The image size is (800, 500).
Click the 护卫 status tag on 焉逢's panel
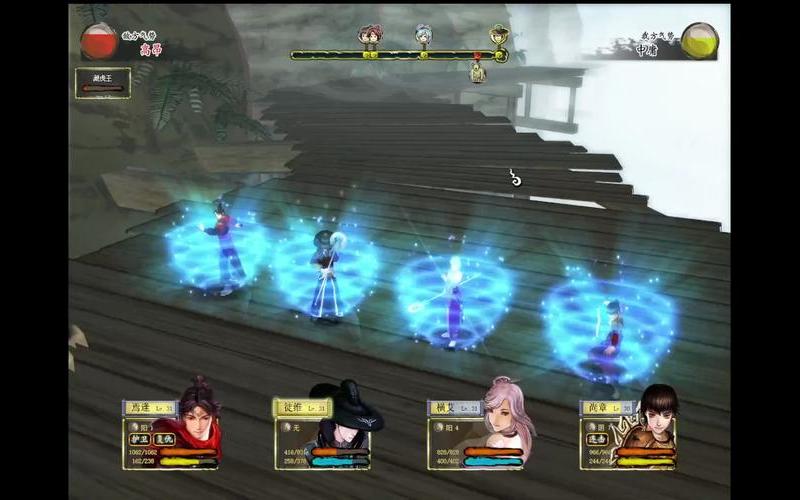coord(139,439)
